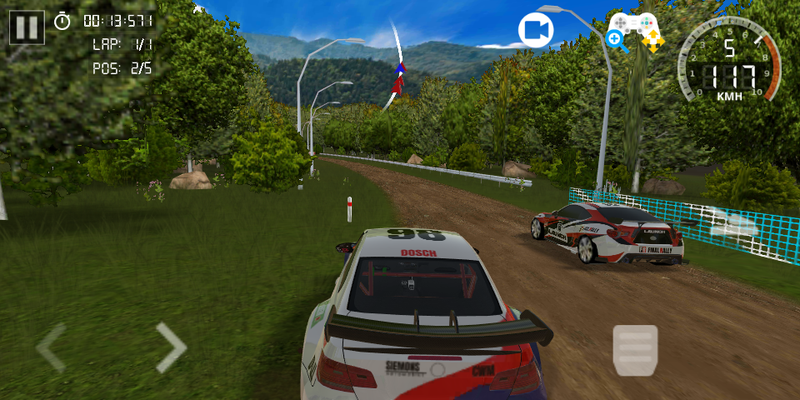
Task: Steer right with the right arrow
Action: 171,347
